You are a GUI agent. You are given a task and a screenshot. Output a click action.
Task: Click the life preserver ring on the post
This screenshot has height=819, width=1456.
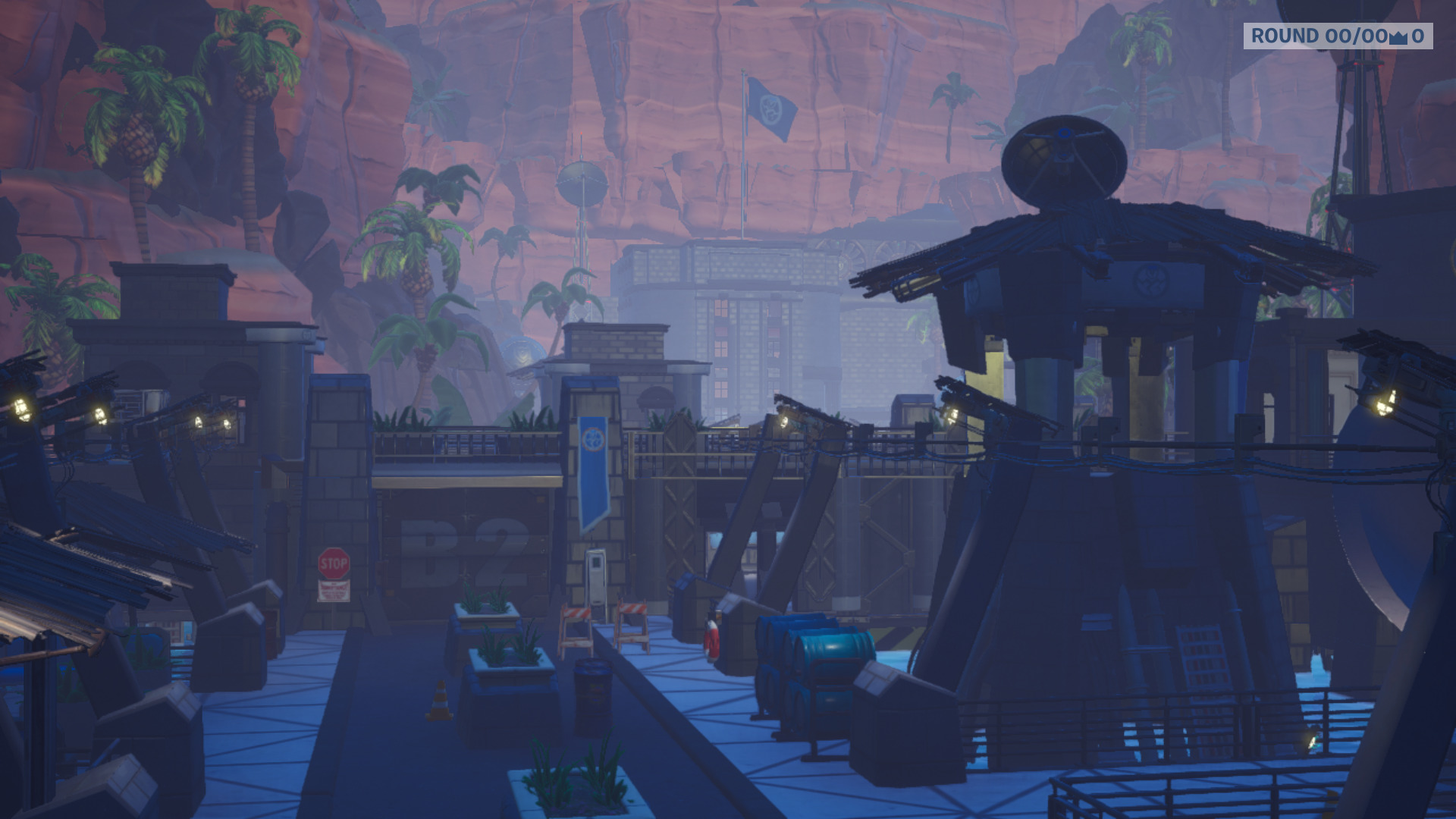[711, 639]
